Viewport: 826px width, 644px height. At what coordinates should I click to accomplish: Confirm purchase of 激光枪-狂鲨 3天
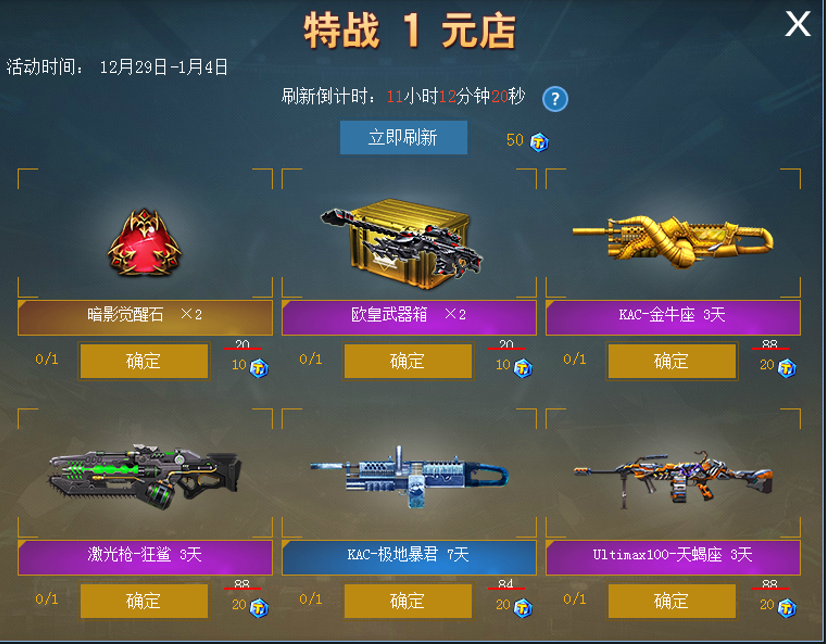pos(144,601)
